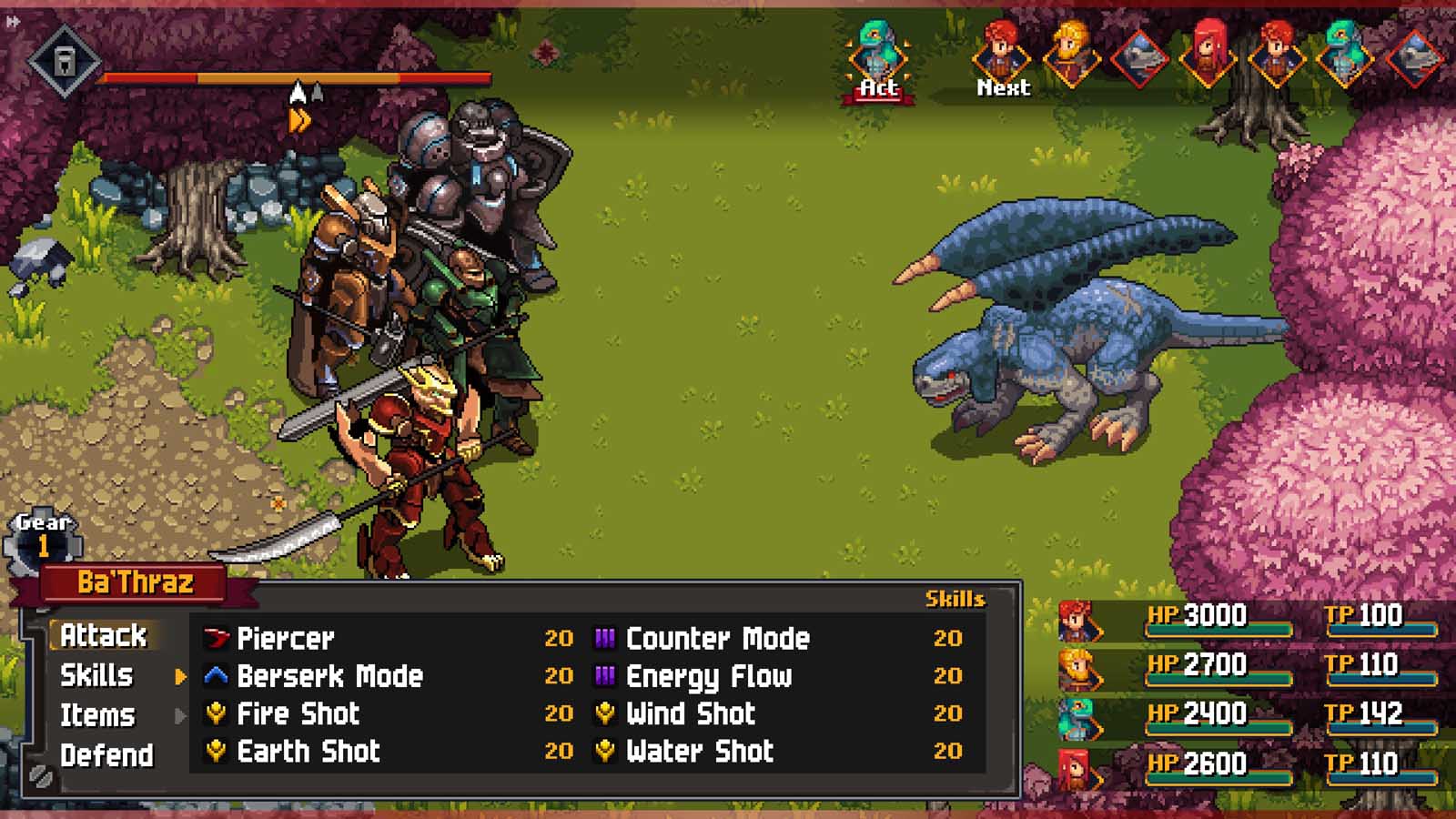The height and width of the screenshot is (819, 1456).
Task: Select the party member with 2600 HP
Action: click(1247, 764)
